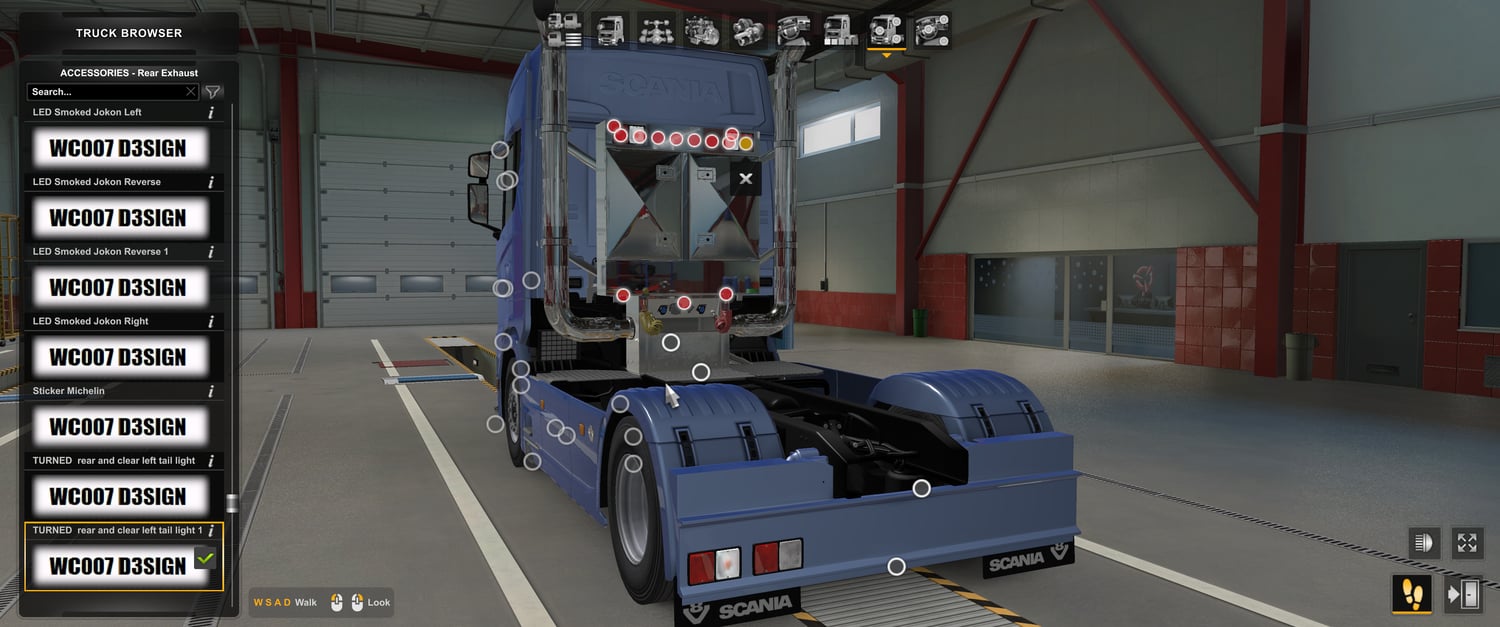This screenshot has width=1500, height=627.
Task: Show info for Sticker Michelin
Action: (x=211, y=392)
